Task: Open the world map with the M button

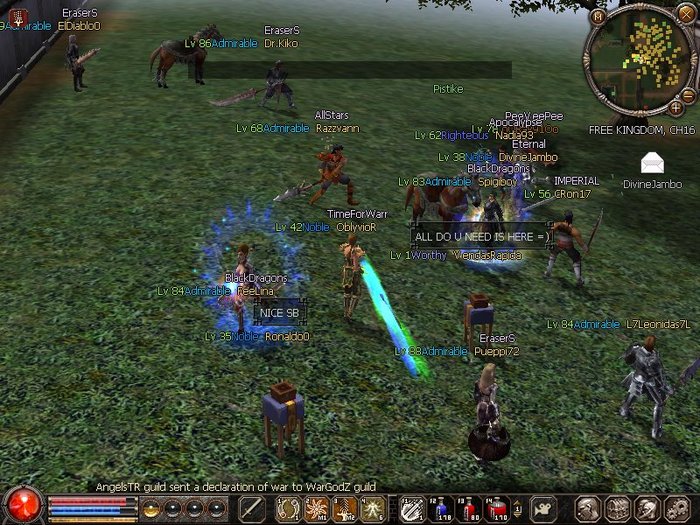Action: pos(598,17)
